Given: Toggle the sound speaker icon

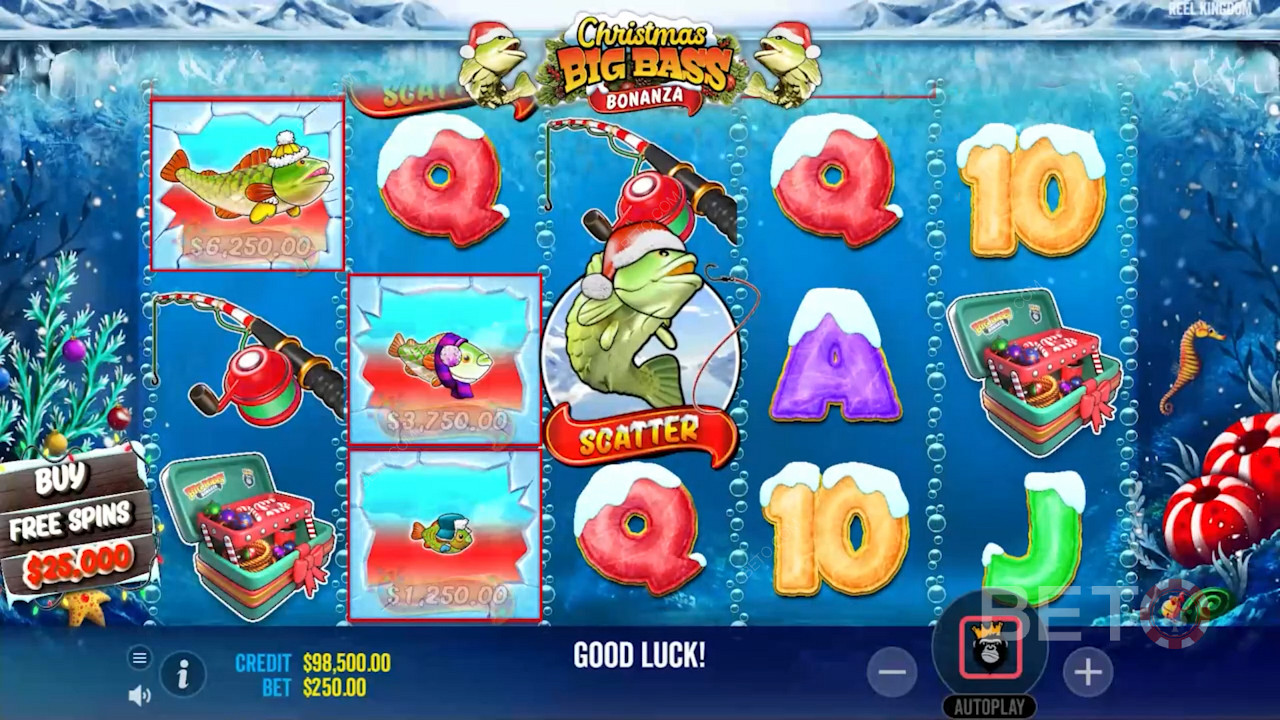Looking at the screenshot, I should click(x=140, y=694).
